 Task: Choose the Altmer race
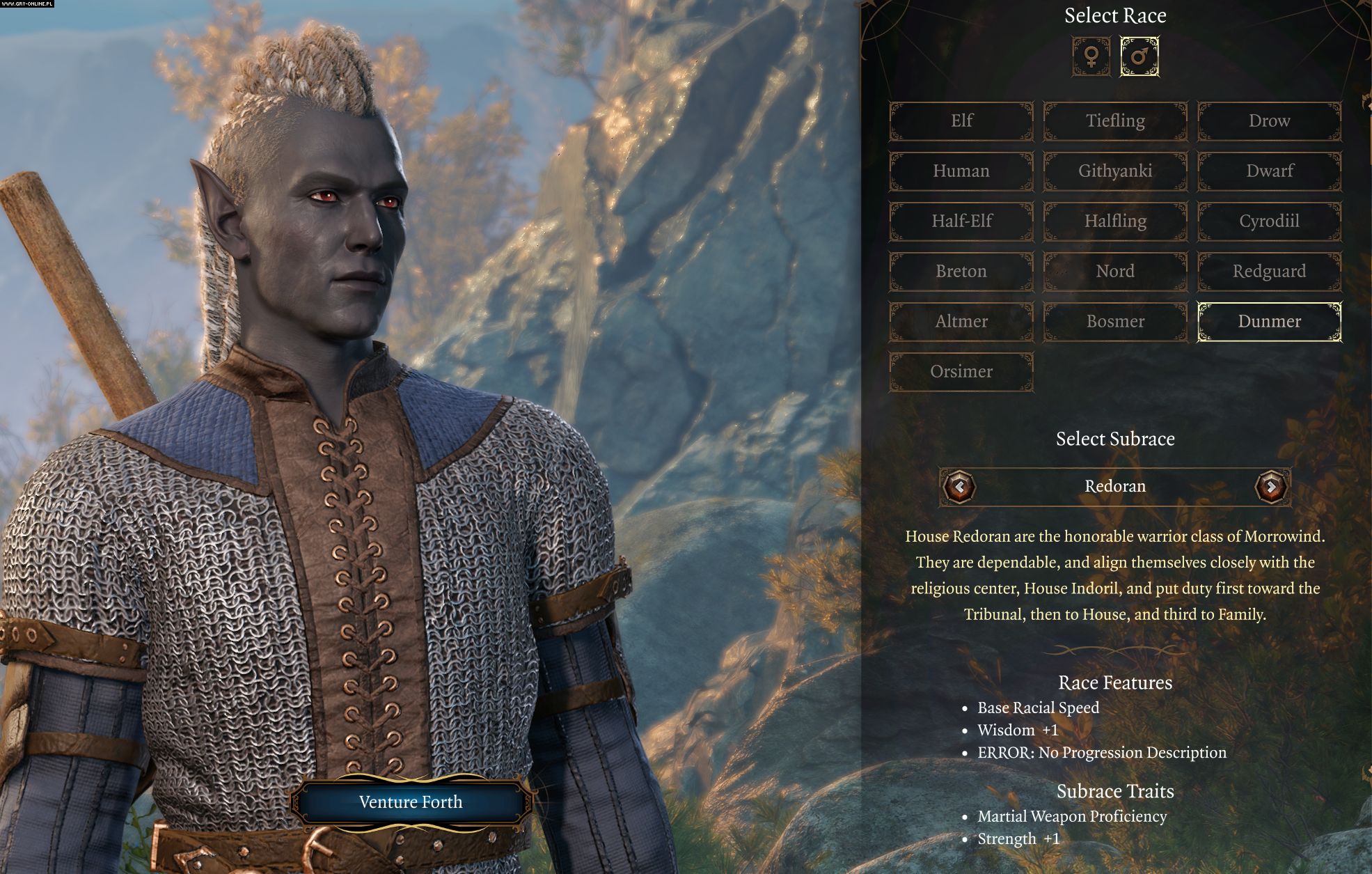(x=961, y=322)
